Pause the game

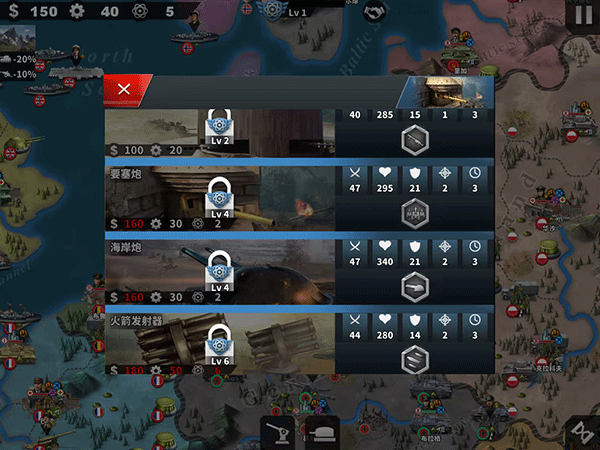tap(582, 15)
